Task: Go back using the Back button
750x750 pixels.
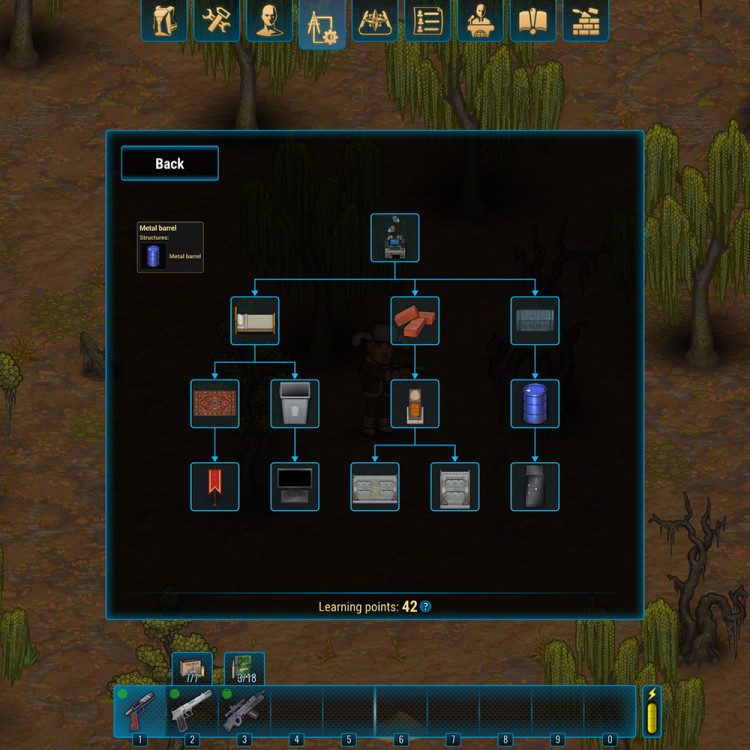Action: click(x=170, y=163)
